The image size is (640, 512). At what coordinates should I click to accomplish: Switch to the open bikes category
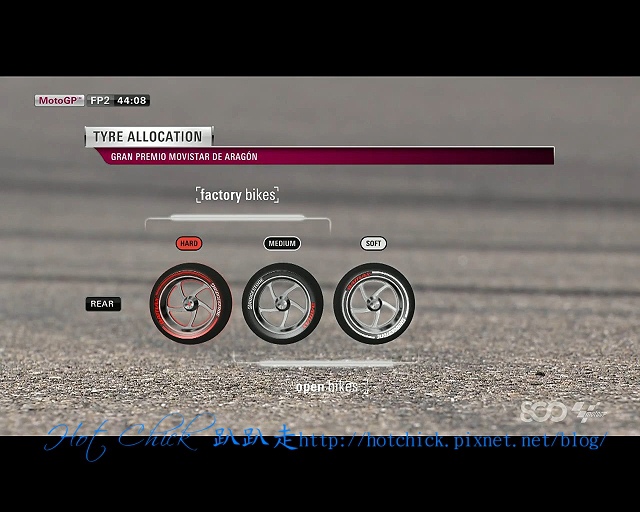point(326,387)
